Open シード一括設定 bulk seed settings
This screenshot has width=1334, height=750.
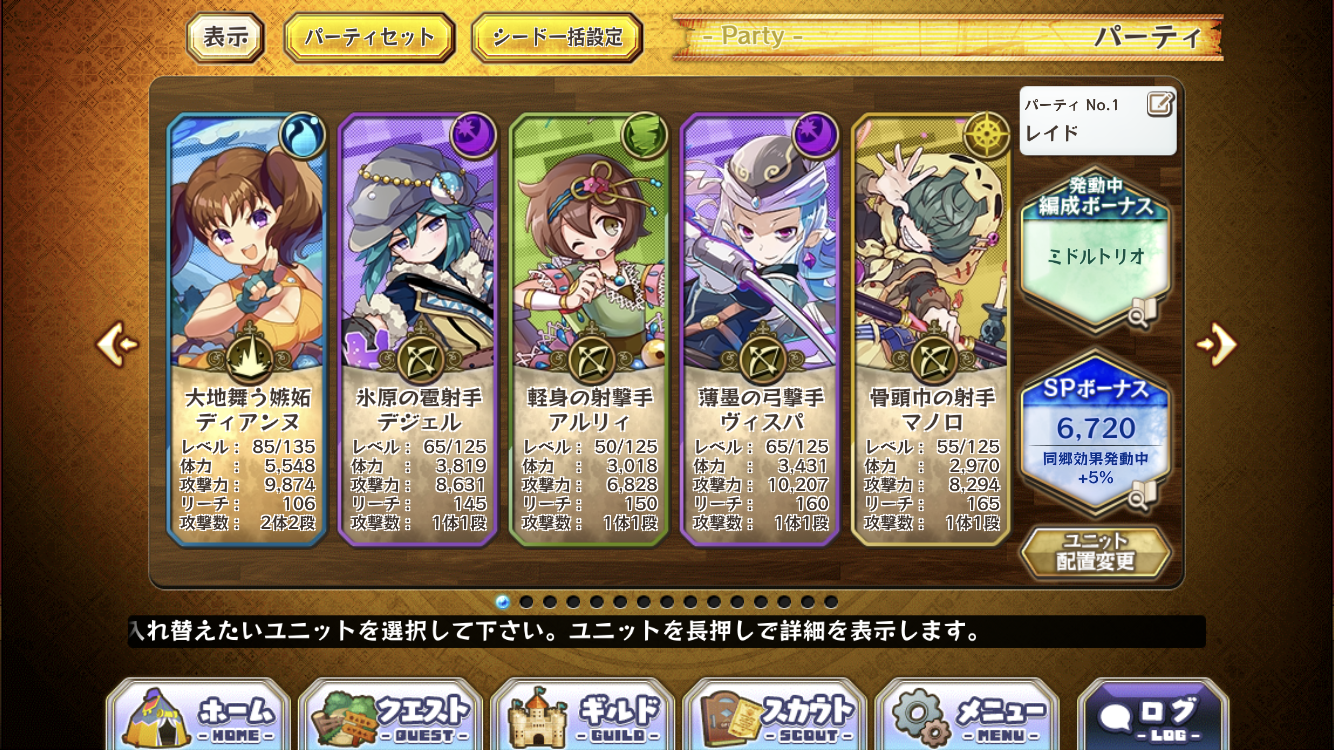point(557,38)
